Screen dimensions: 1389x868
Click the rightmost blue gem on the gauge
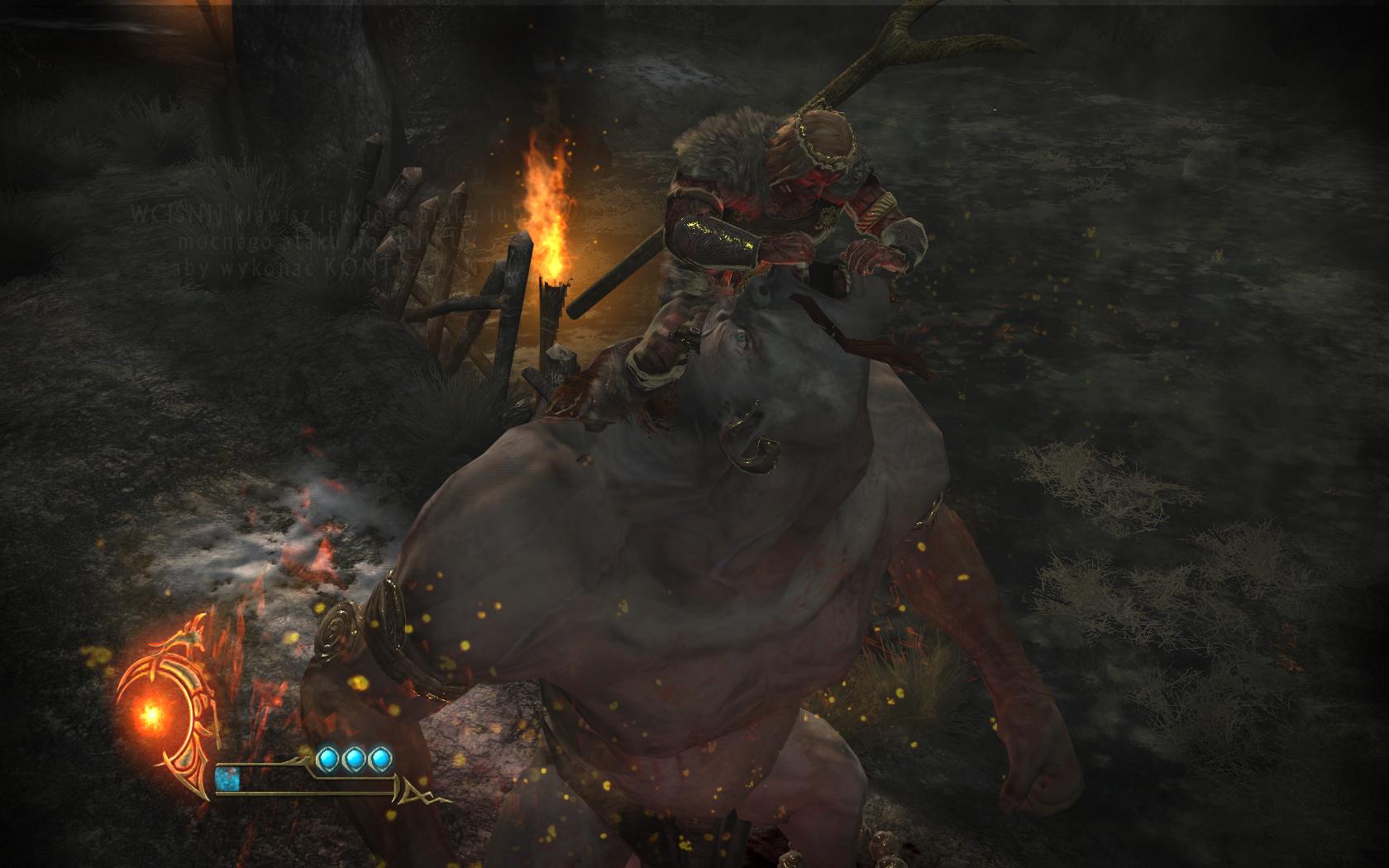(x=379, y=759)
